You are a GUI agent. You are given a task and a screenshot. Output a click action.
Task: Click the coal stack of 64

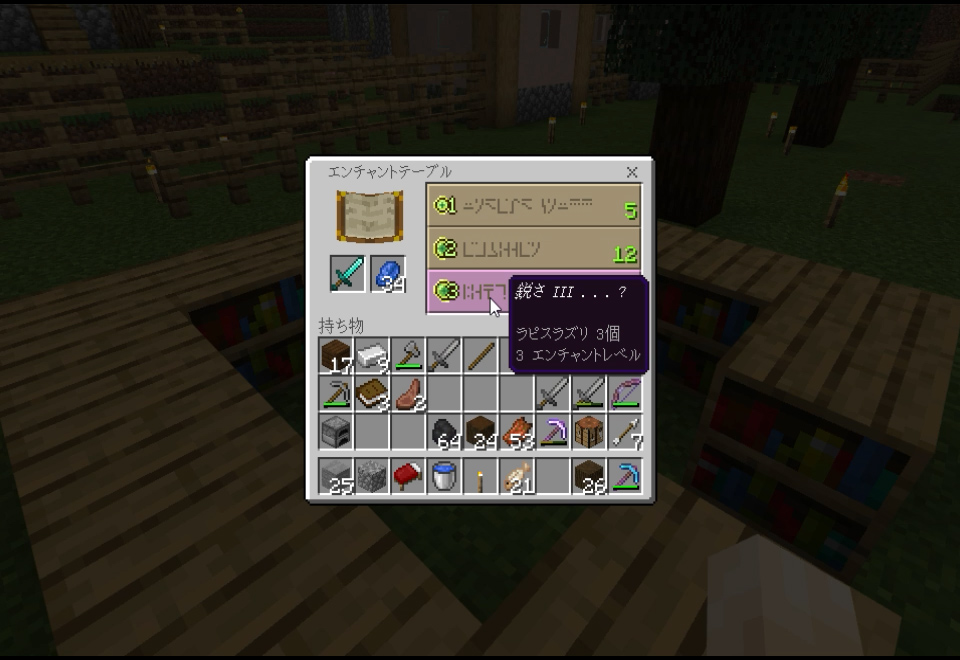pyautogui.click(x=445, y=430)
